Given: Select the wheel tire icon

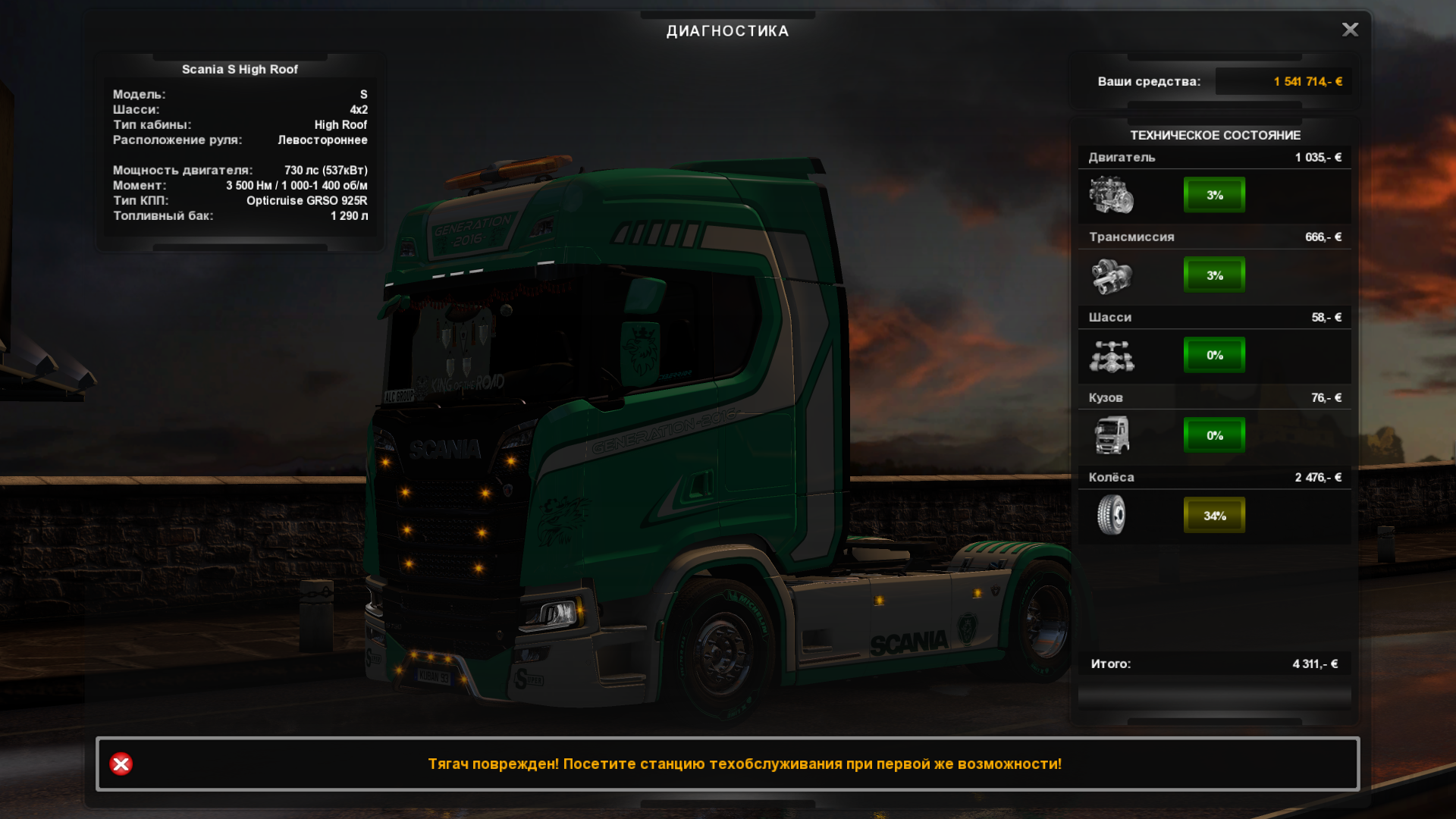Looking at the screenshot, I should pyautogui.click(x=1111, y=515).
